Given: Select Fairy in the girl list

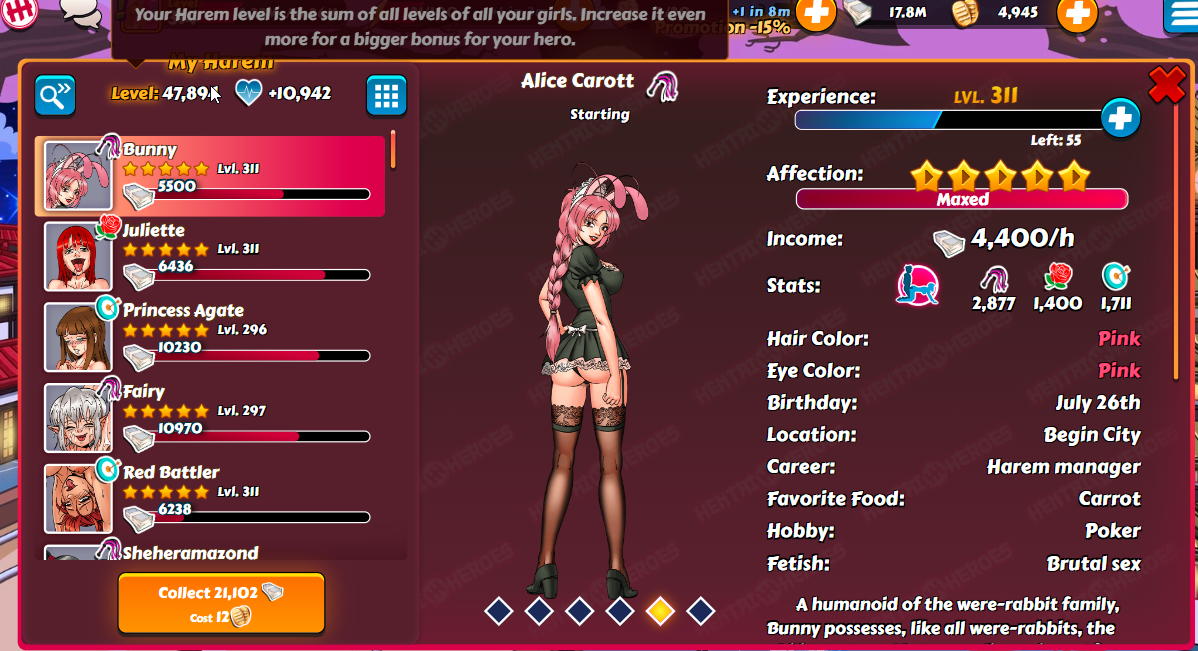Looking at the screenshot, I should (x=210, y=418).
